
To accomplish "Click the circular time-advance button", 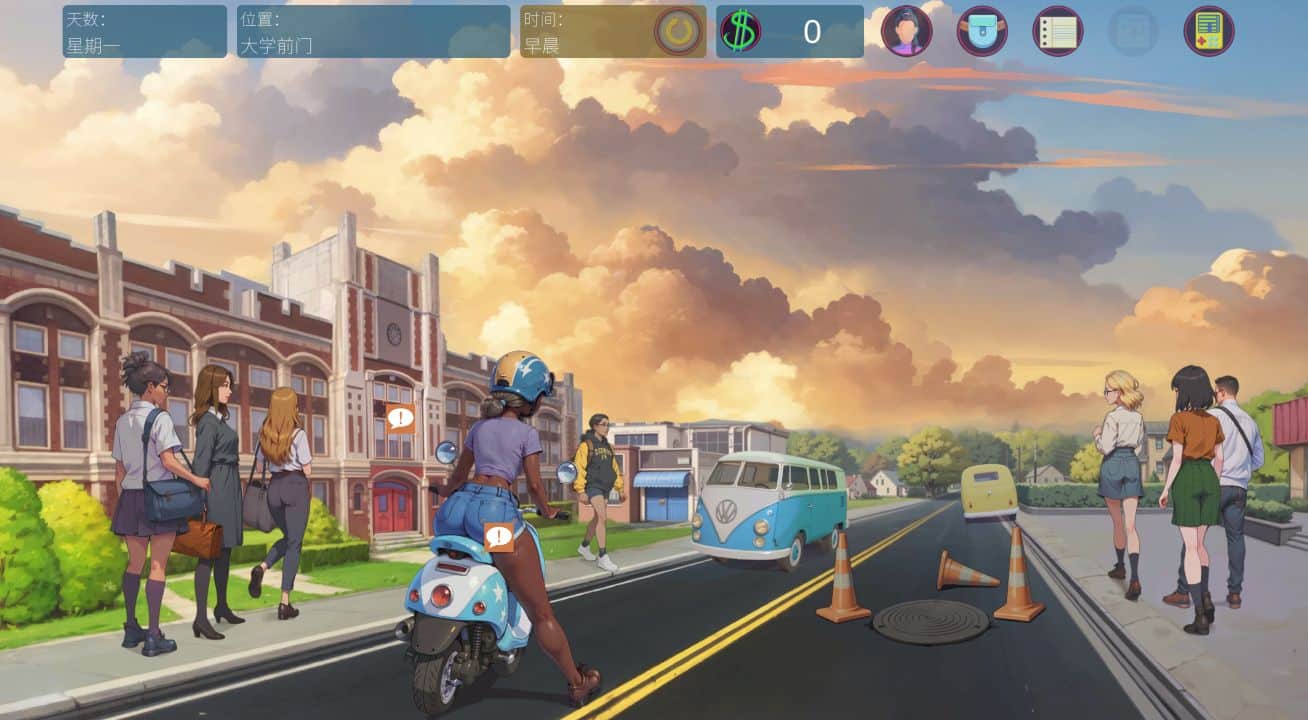I will point(678,32).
